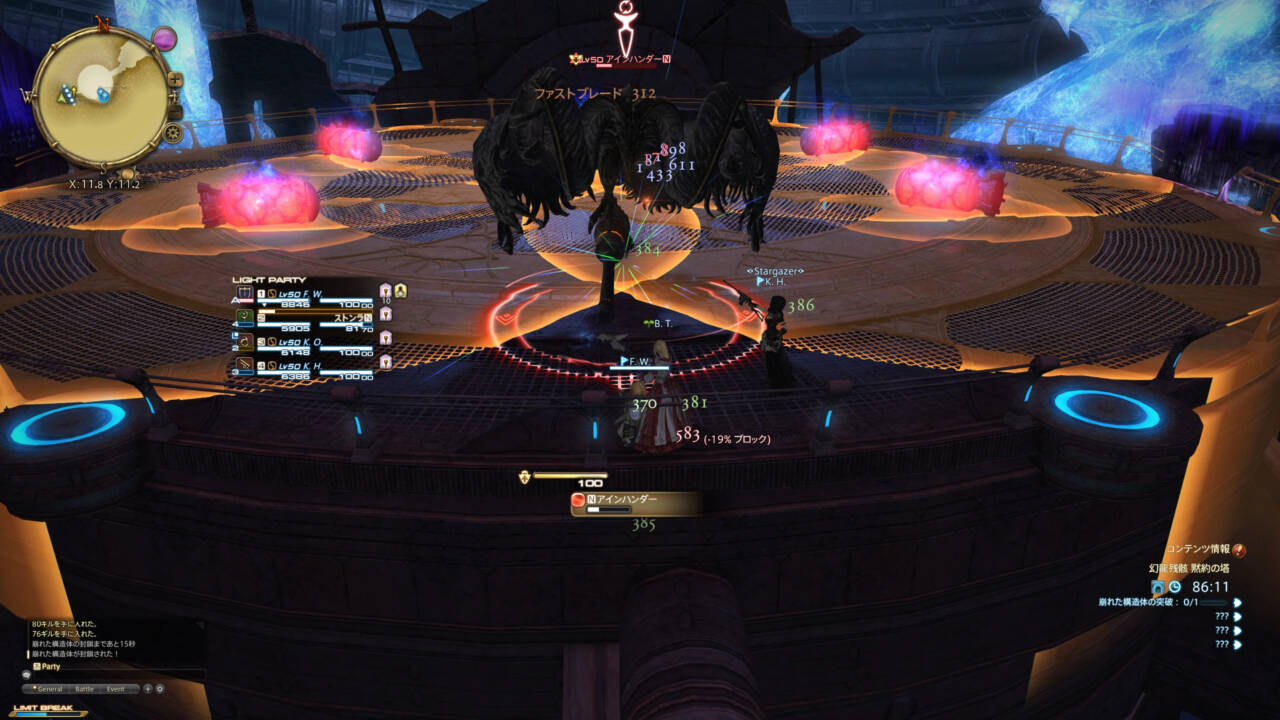This screenshot has height=720, width=1280.
Task: Select the Monk job icon beside K. O.
Action: coord(244,340)
